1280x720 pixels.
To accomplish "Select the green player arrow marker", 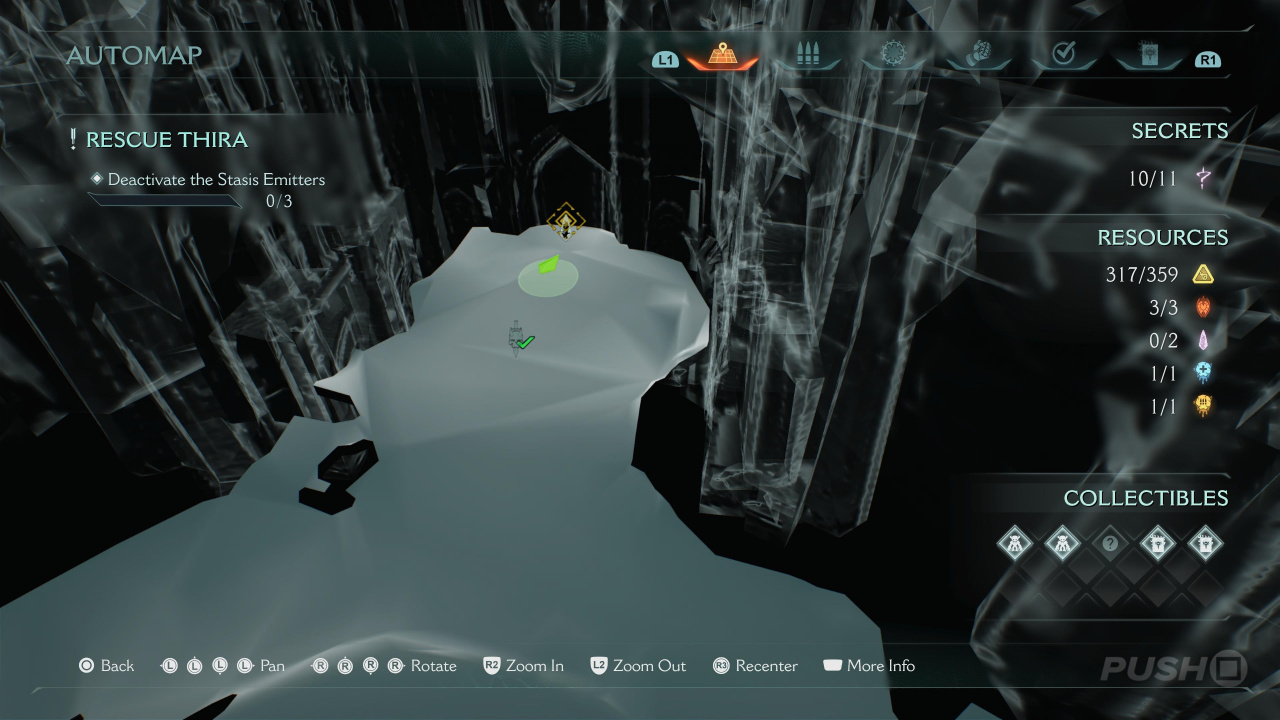I will tap(548, 266).
